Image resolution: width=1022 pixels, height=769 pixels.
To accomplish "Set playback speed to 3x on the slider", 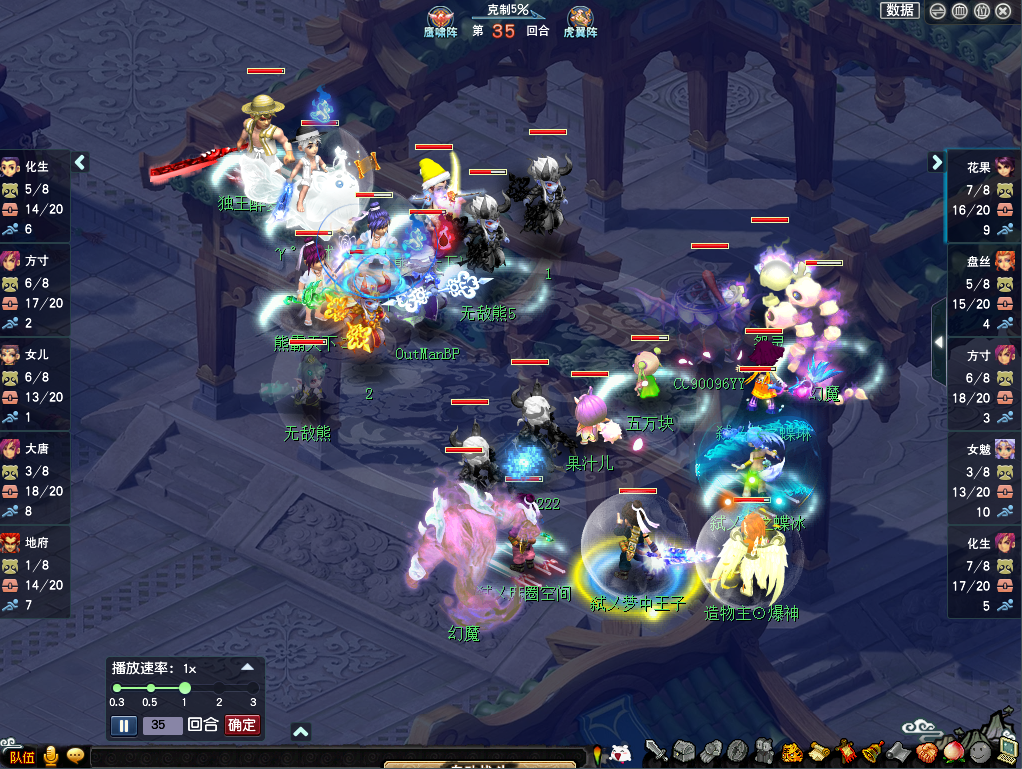I will [252, 688].
